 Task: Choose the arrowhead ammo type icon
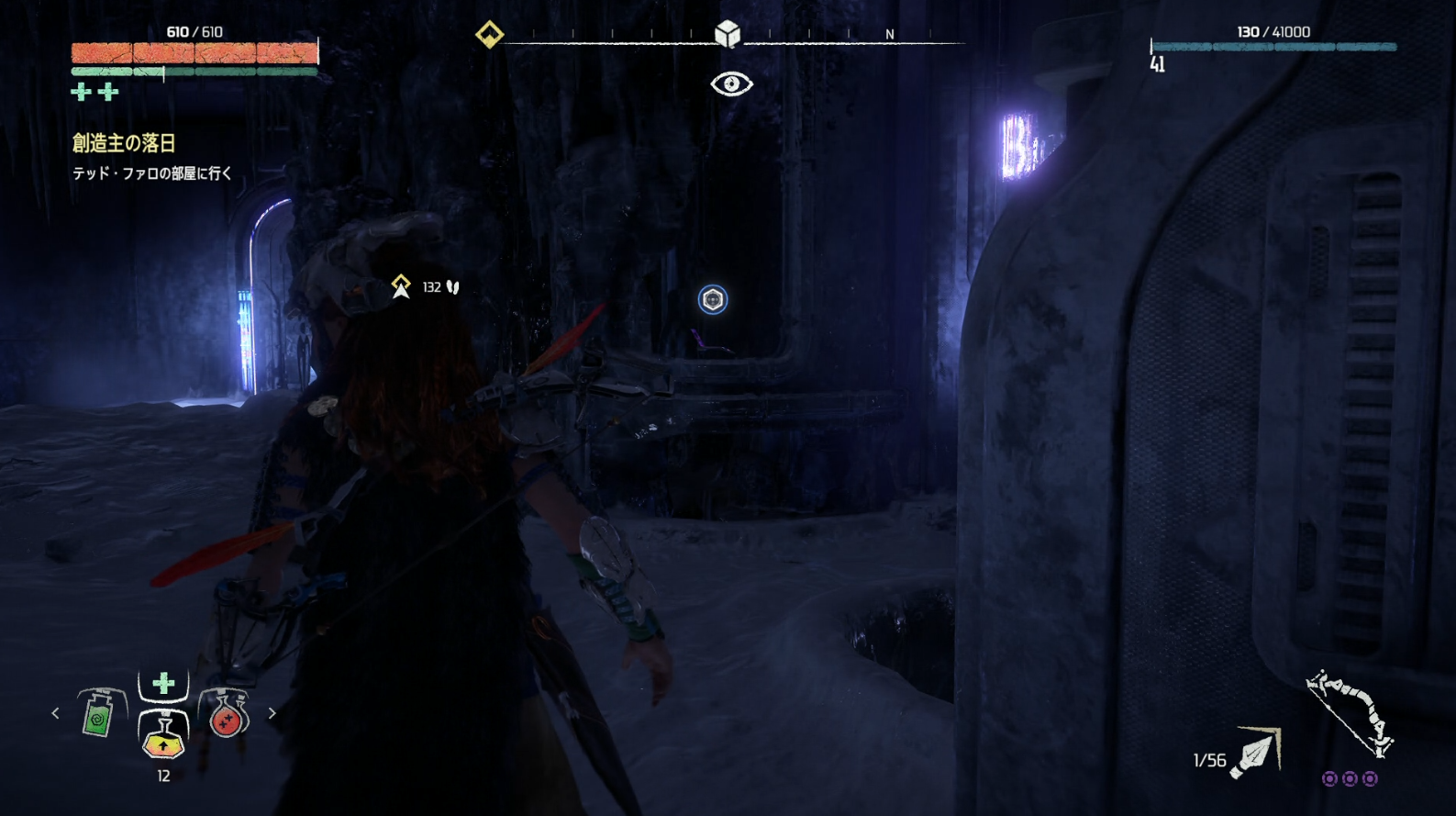(x=1254, y=755)
